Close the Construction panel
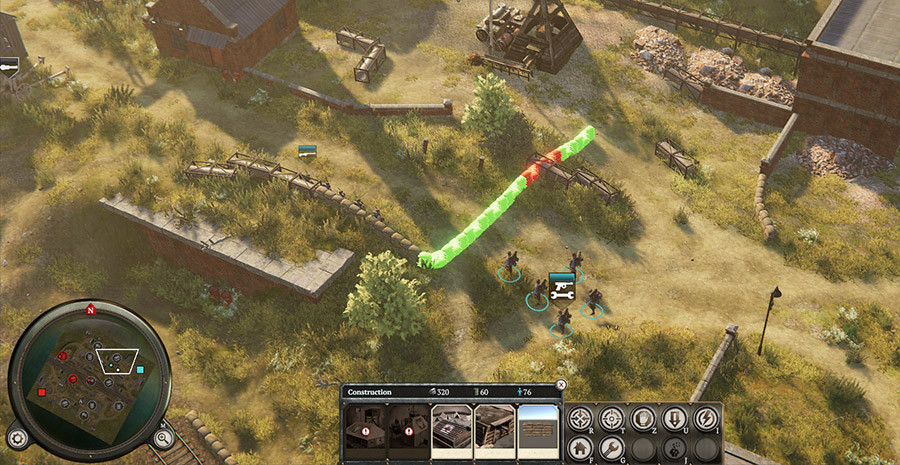 561,384
